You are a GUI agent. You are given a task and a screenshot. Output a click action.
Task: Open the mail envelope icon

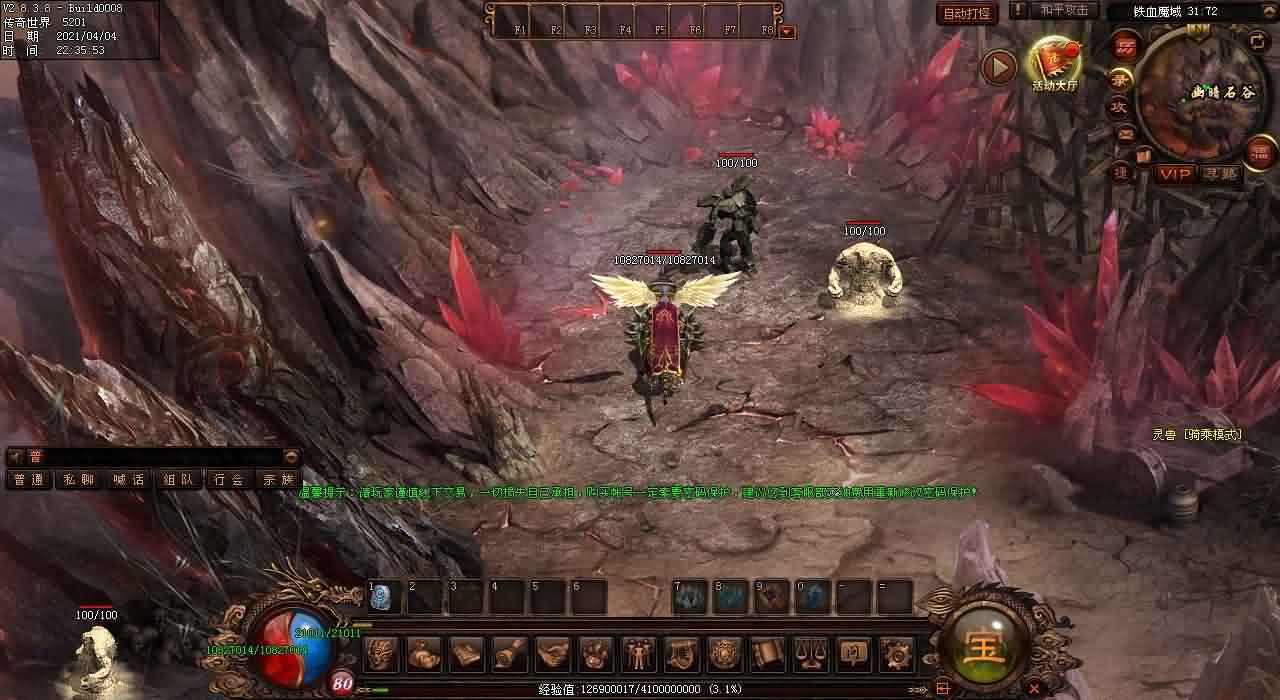1126,134
